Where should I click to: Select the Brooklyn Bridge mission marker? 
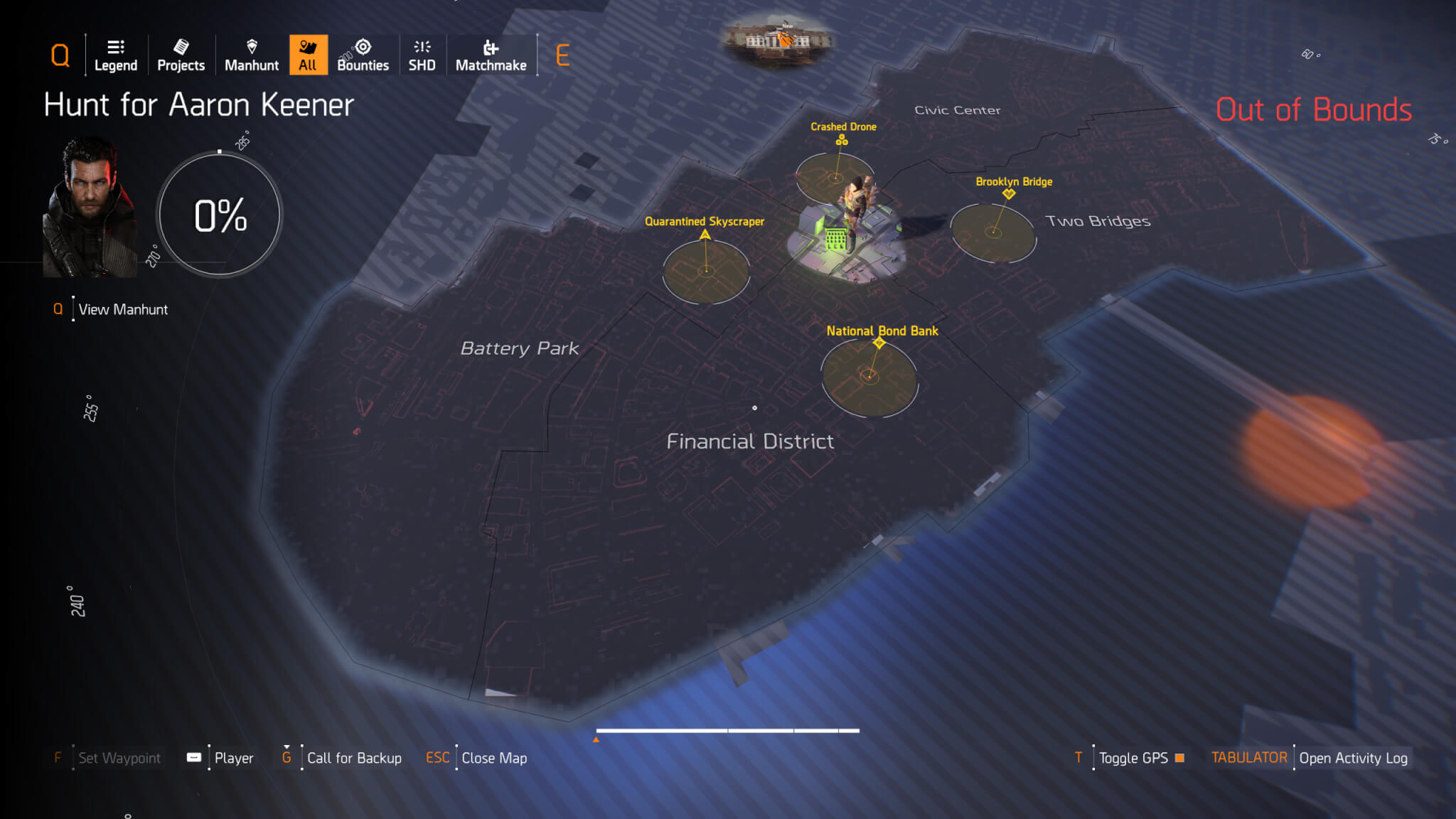point(1009,193)
